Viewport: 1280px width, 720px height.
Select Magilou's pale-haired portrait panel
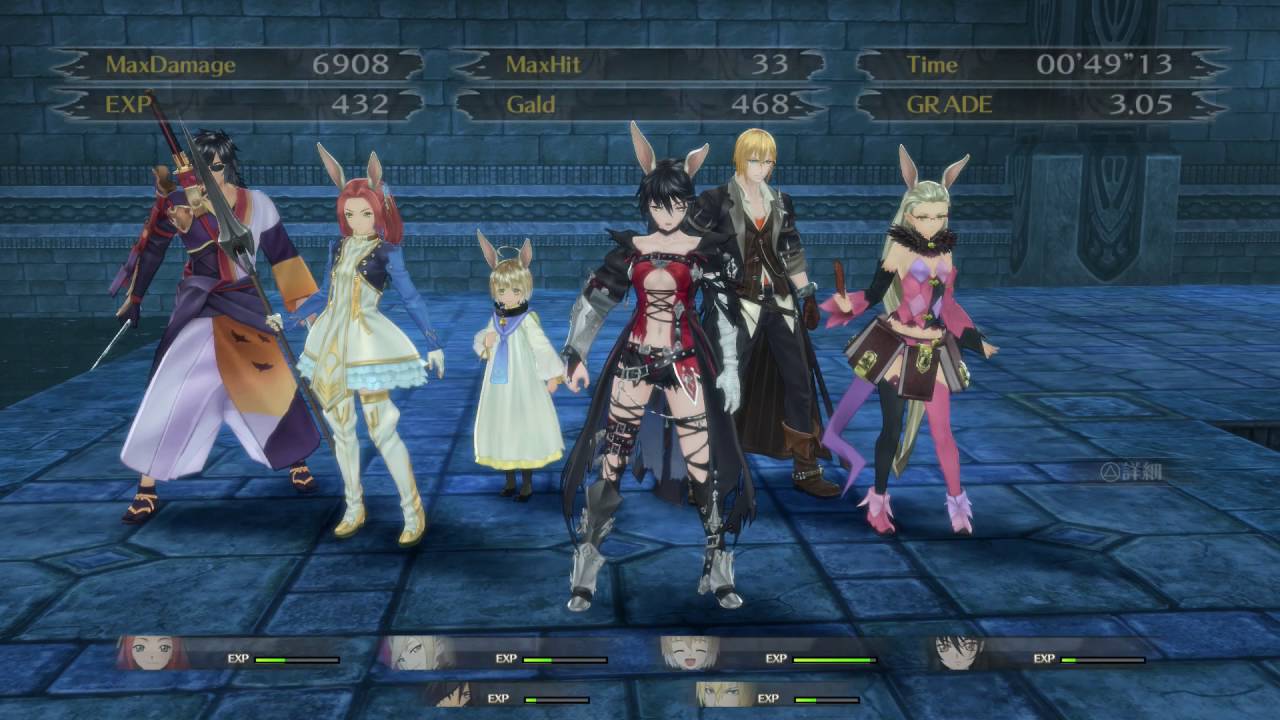click(x=412, y=652)
